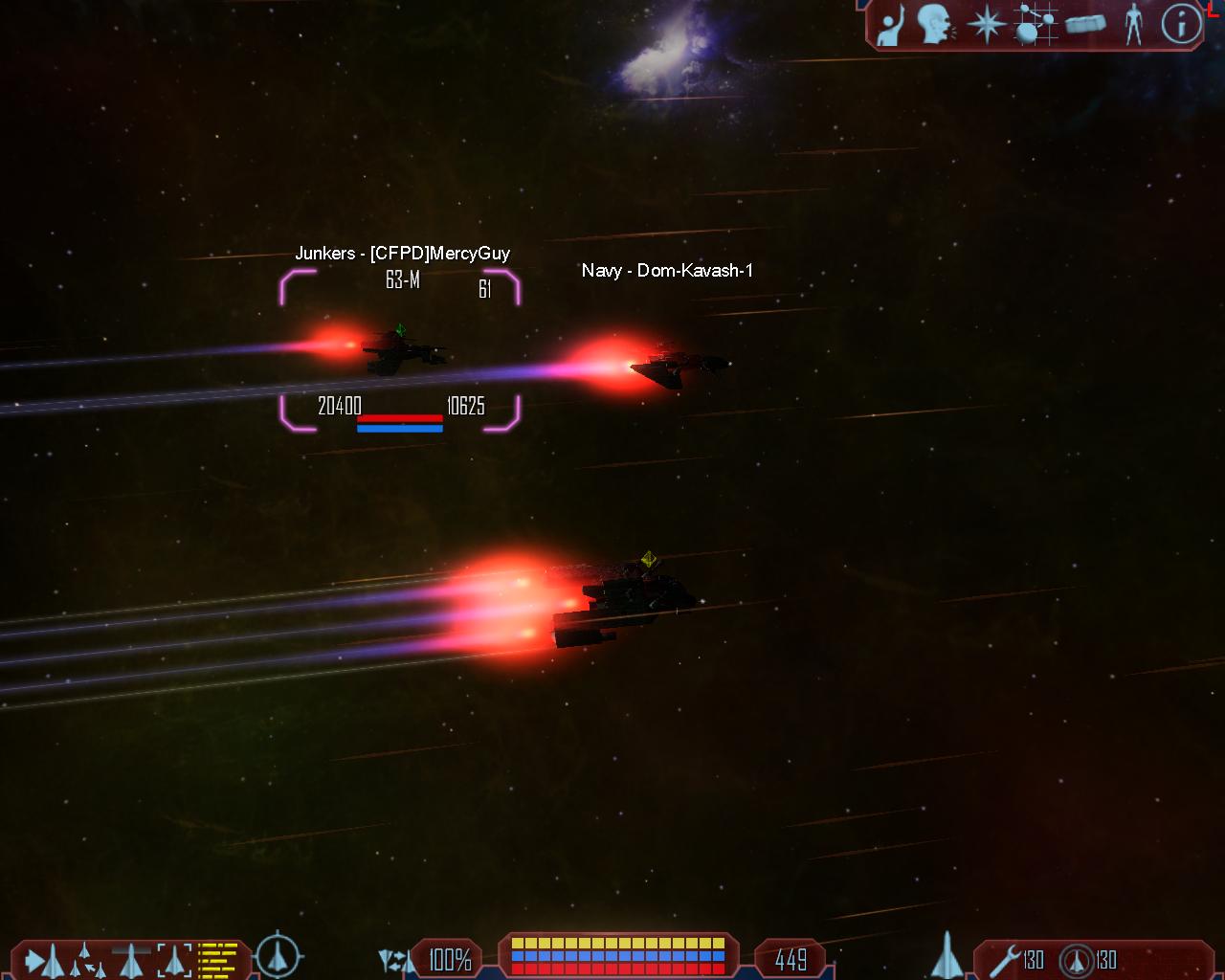Viewport: 1225px width, 980px height.
Task: Open the chat talking-head icon
Action: [x=936, y=25]
